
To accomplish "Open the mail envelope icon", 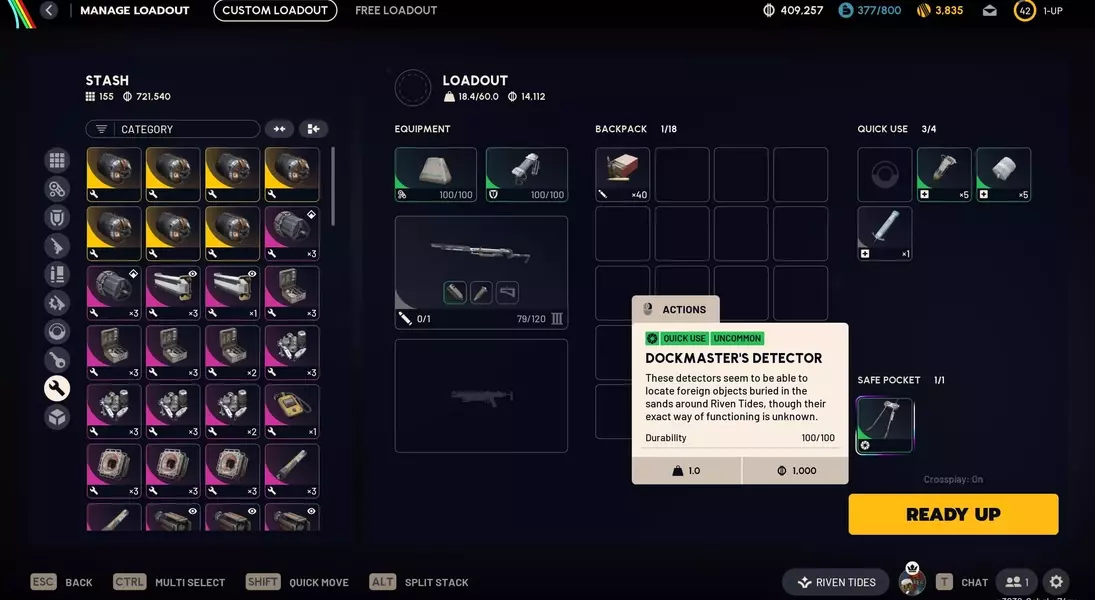I will pos(990,11).
